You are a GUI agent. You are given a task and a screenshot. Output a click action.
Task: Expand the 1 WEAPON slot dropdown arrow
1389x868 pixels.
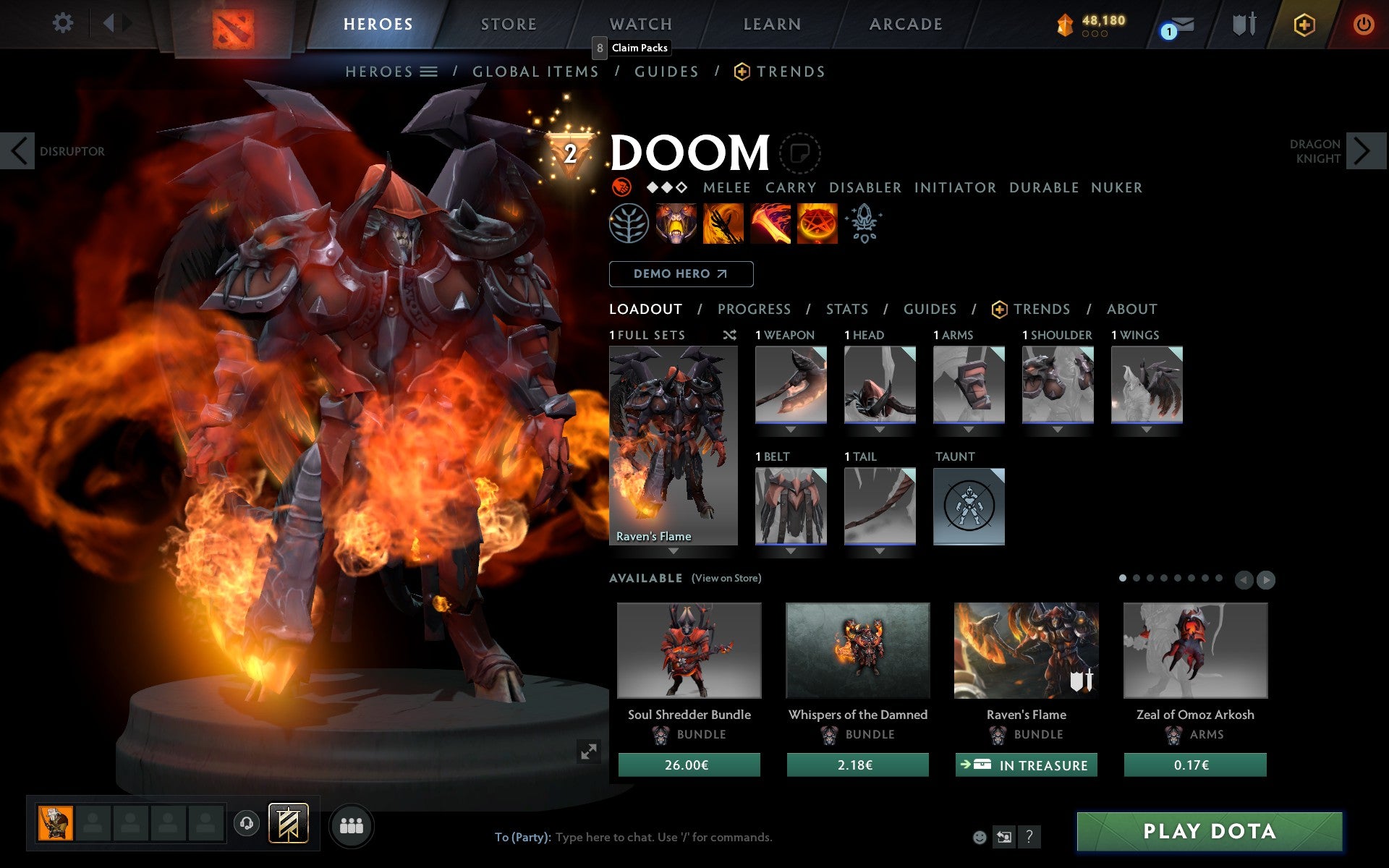(791, 429)
